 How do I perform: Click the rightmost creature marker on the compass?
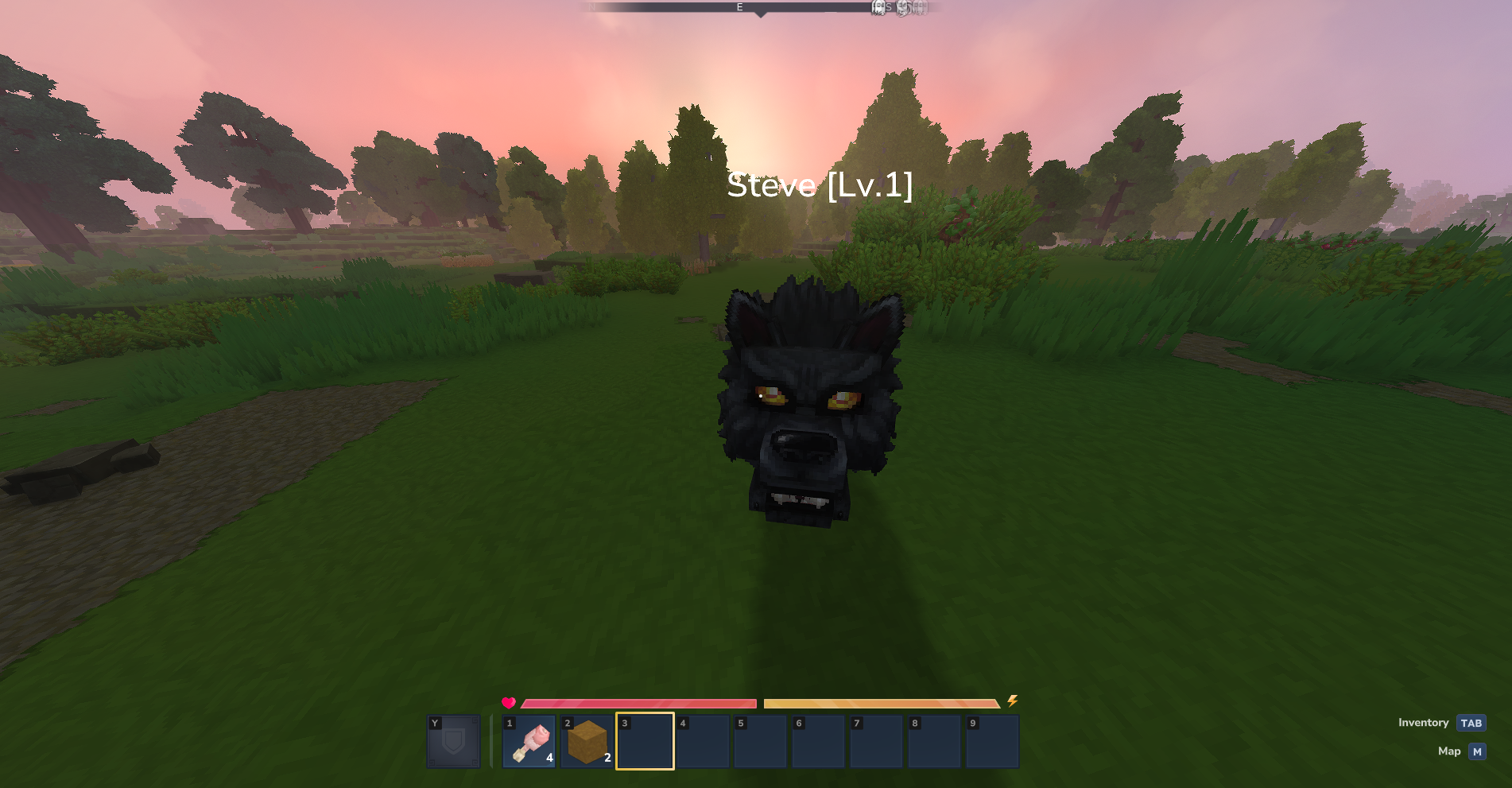coord(920,8)
